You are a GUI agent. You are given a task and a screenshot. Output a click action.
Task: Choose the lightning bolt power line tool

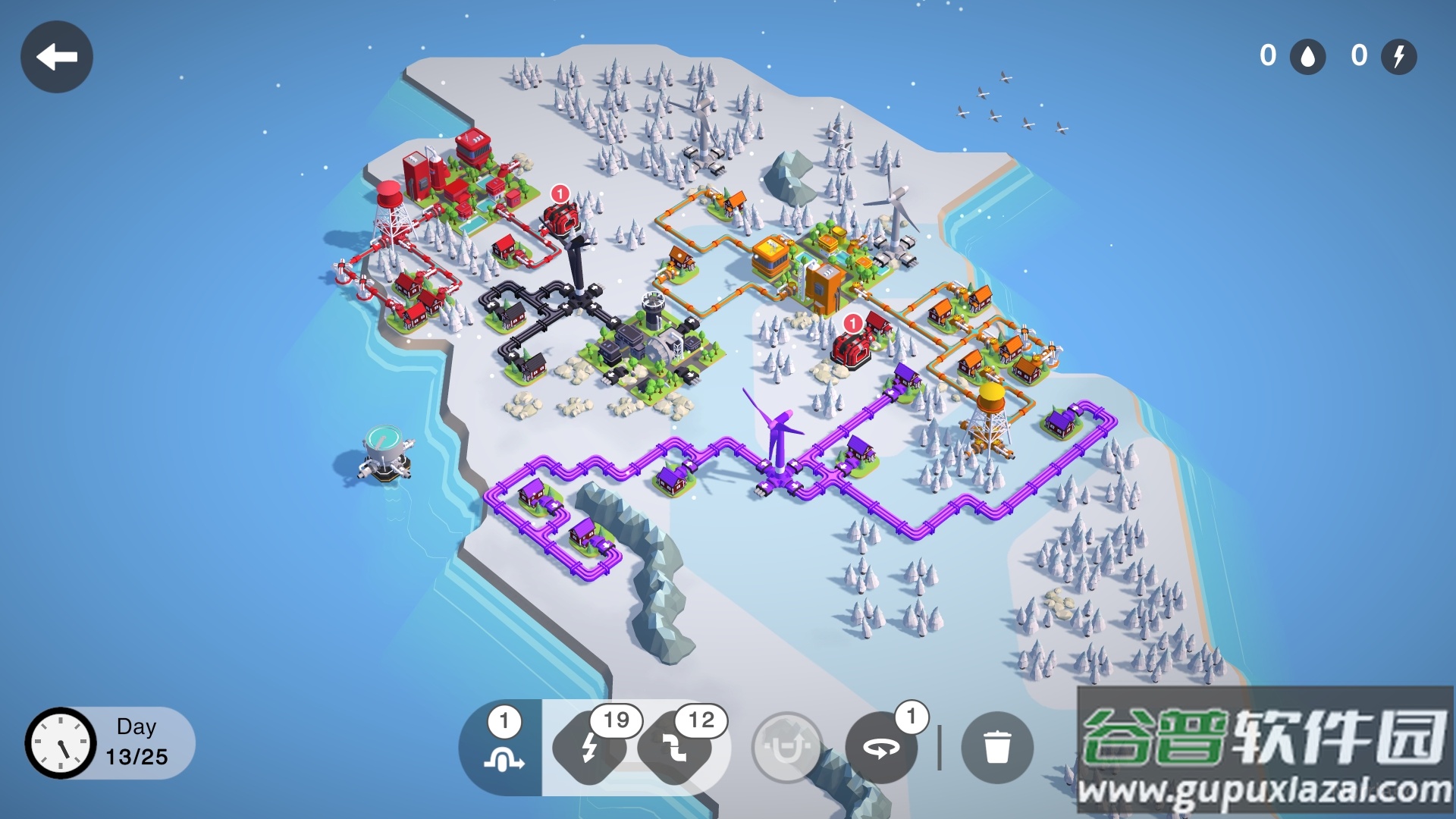coord(590,748)
